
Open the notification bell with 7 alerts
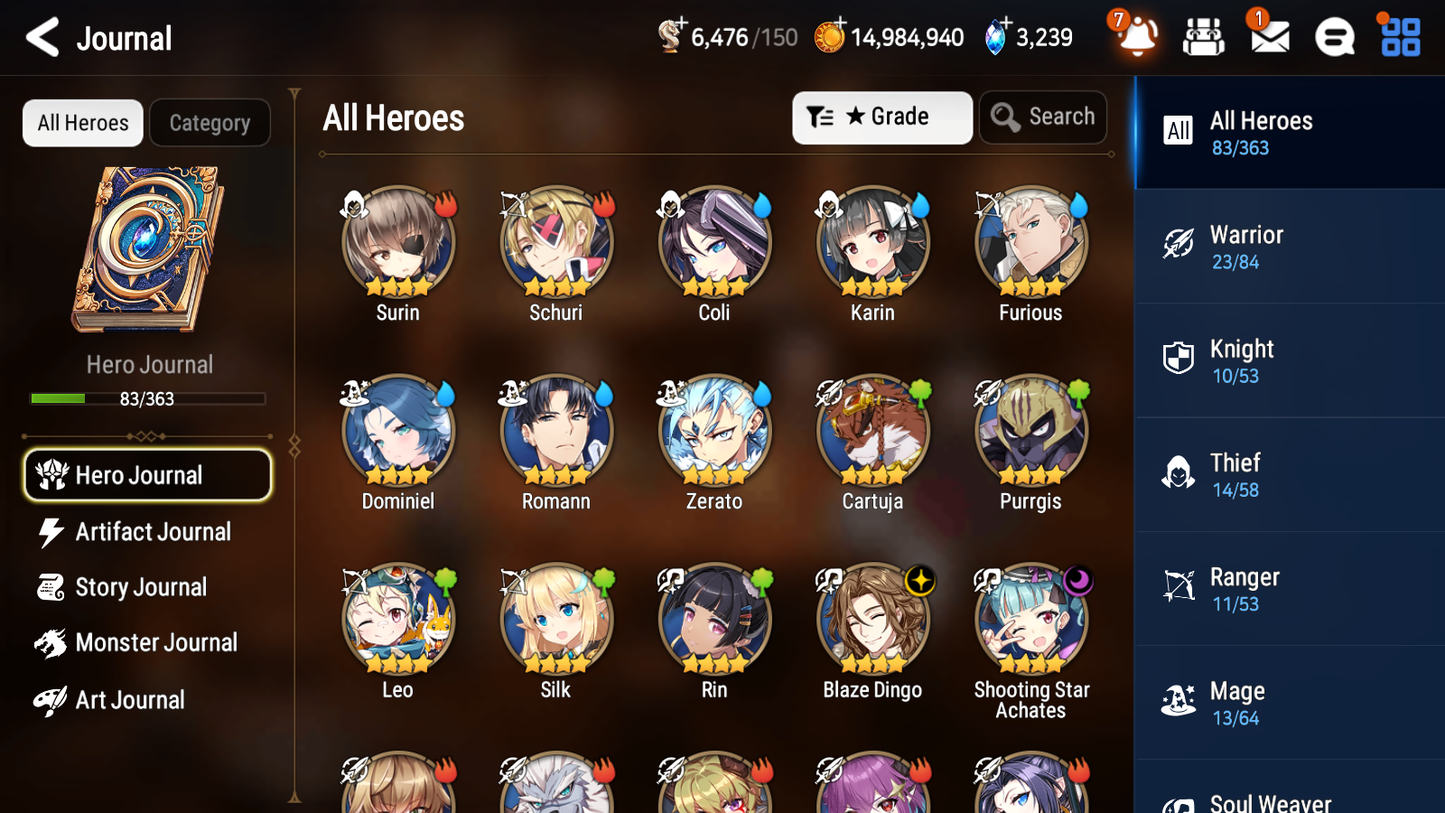pyautogui.click(x=1133, y=36)
